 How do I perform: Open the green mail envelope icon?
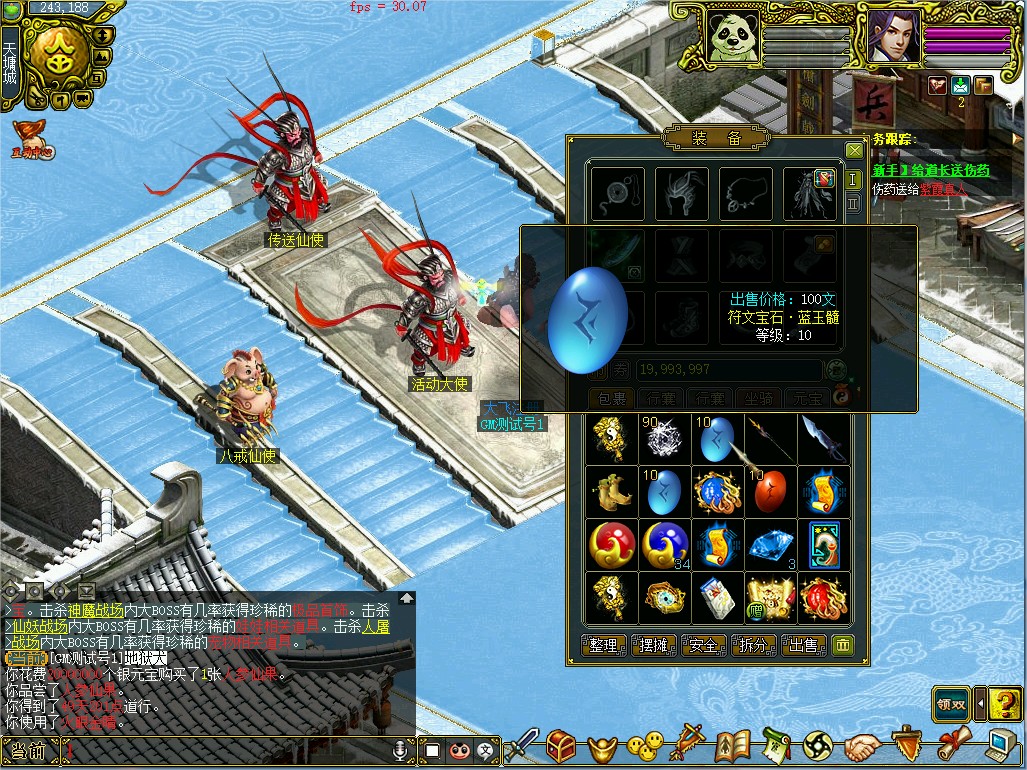960,85
